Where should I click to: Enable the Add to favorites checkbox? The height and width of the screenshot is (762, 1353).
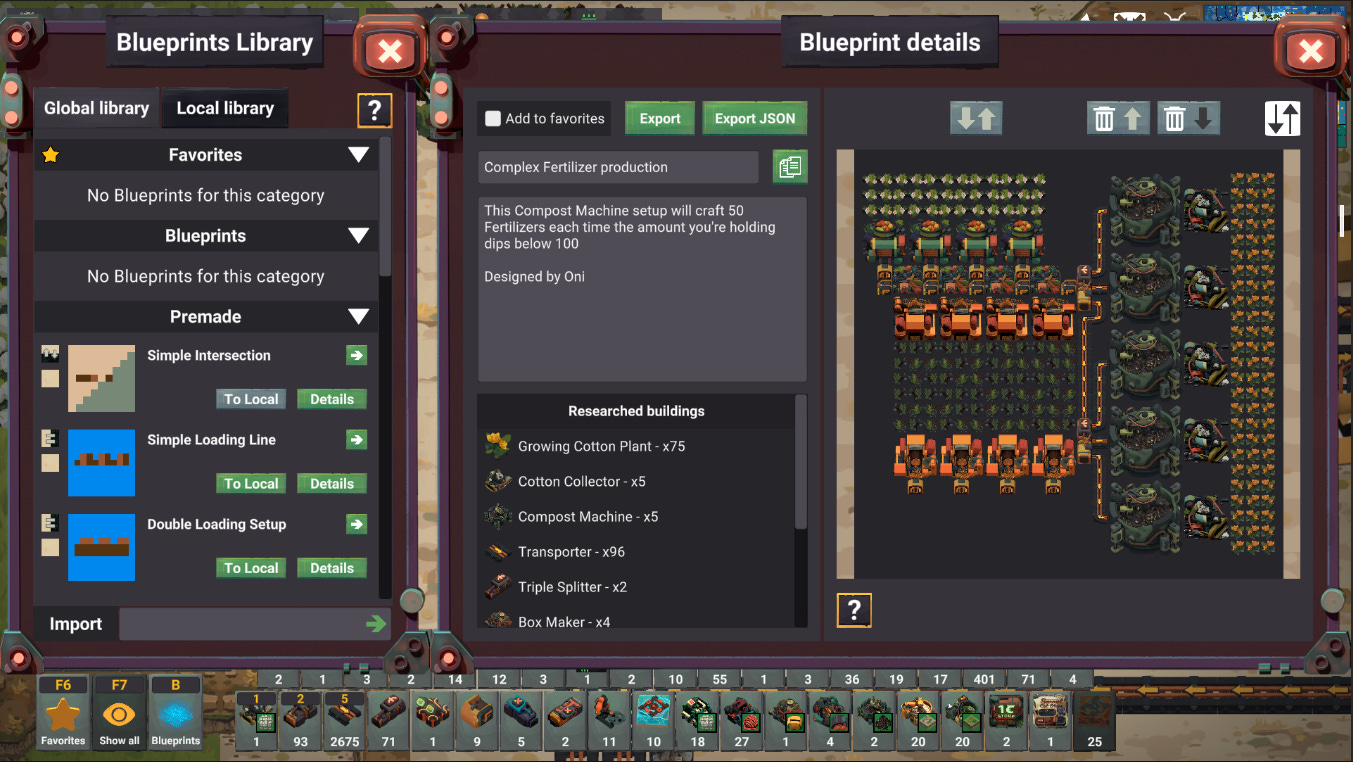point(493,118)
